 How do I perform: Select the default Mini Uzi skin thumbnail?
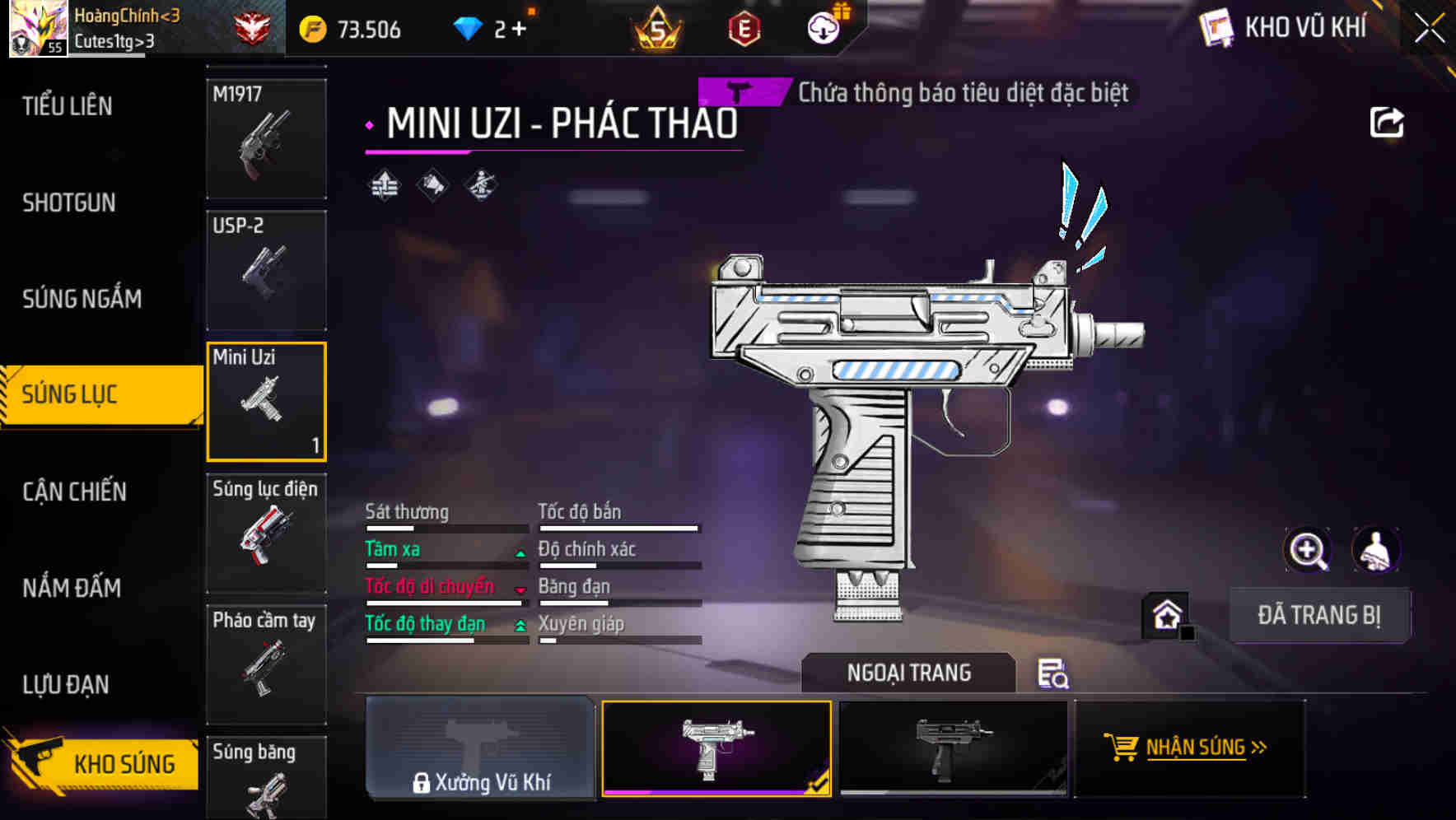(953, 748)
